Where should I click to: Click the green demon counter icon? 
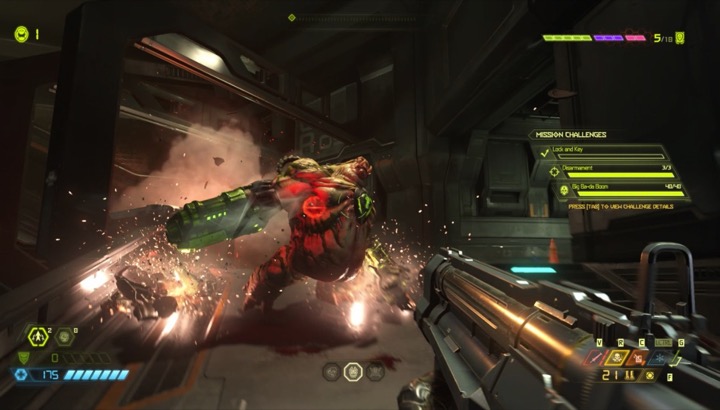[681, 38]
